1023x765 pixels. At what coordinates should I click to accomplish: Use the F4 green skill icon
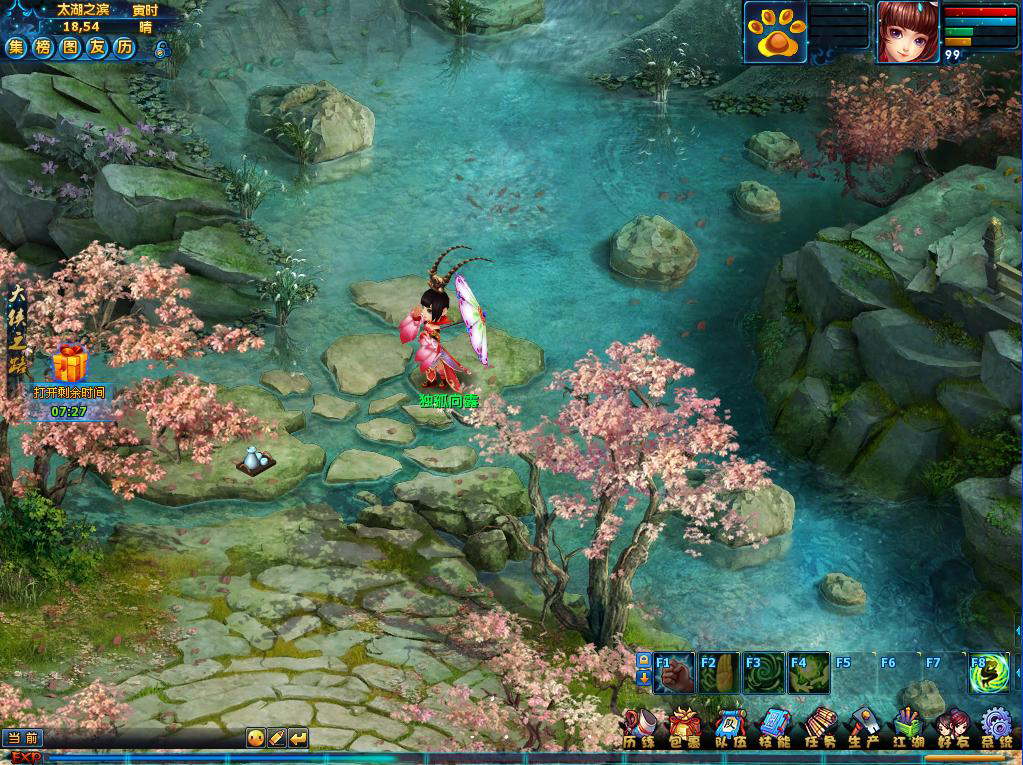click(x=808, y=673)
